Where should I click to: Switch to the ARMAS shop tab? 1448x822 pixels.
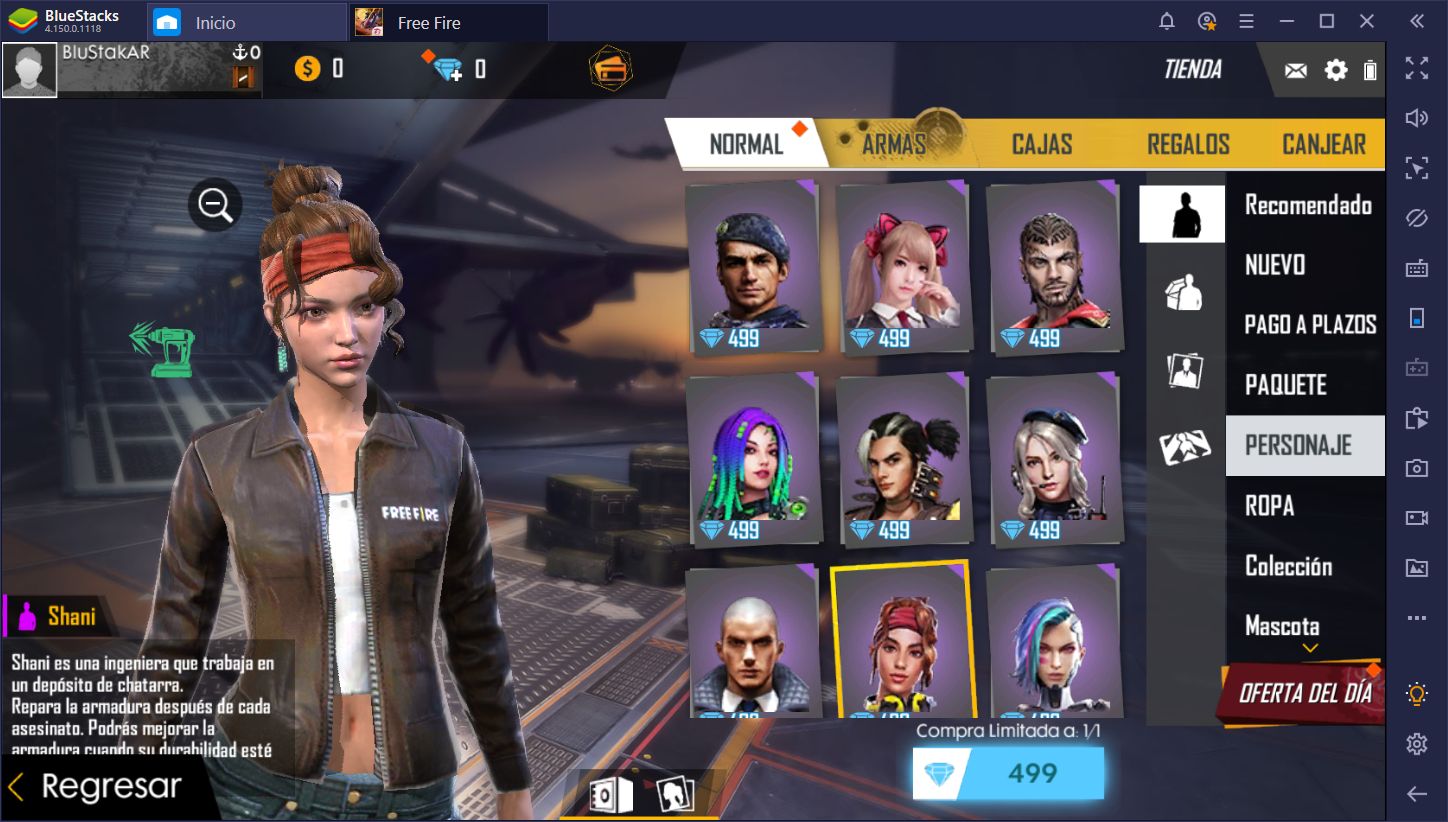pyautogui.click(x=894, y=144)
